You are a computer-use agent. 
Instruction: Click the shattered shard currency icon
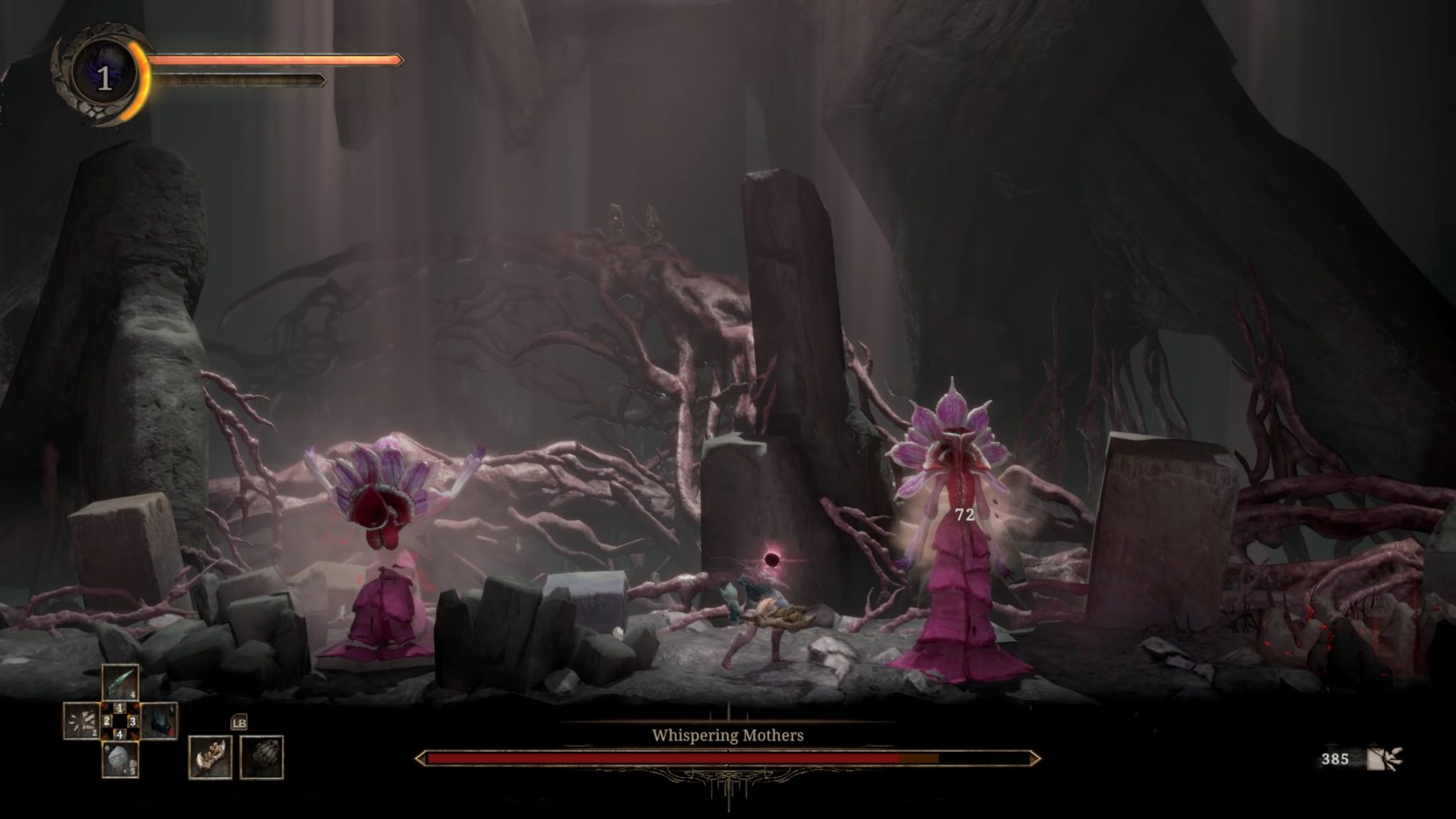[x=1383, y=759]
